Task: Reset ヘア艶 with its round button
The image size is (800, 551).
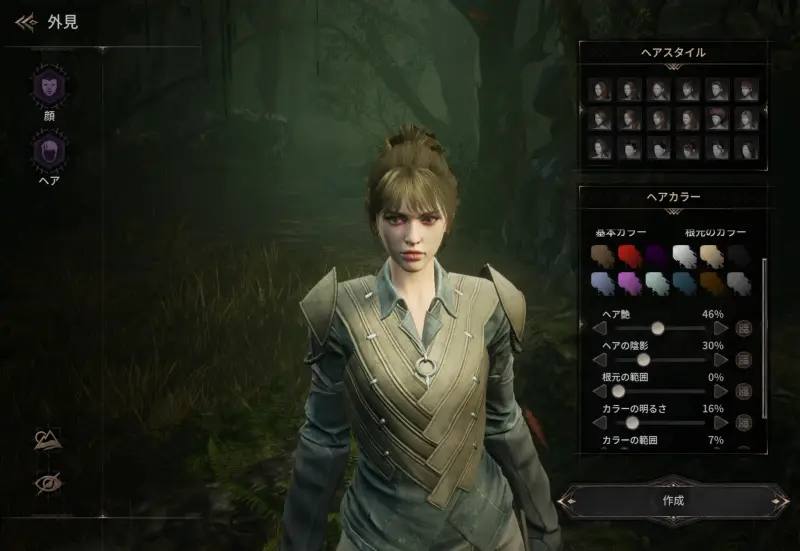Action: click(x=744, y=327)
